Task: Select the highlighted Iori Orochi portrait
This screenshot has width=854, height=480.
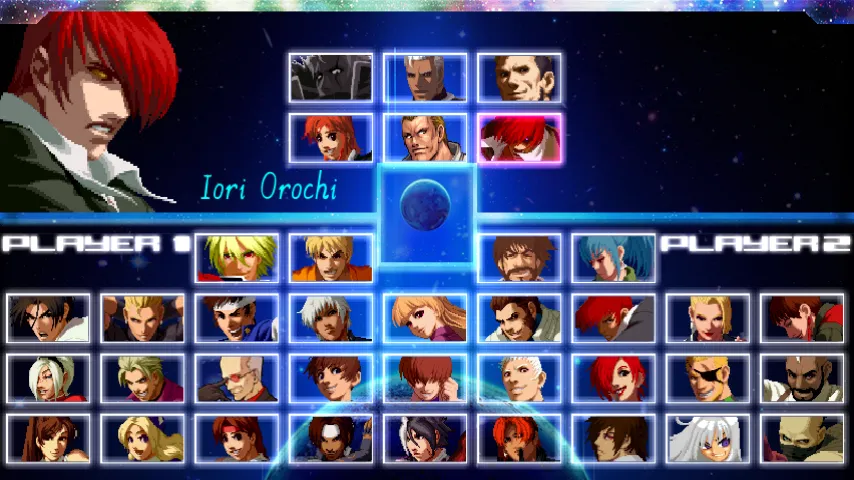Action: [x=519, y=138]
